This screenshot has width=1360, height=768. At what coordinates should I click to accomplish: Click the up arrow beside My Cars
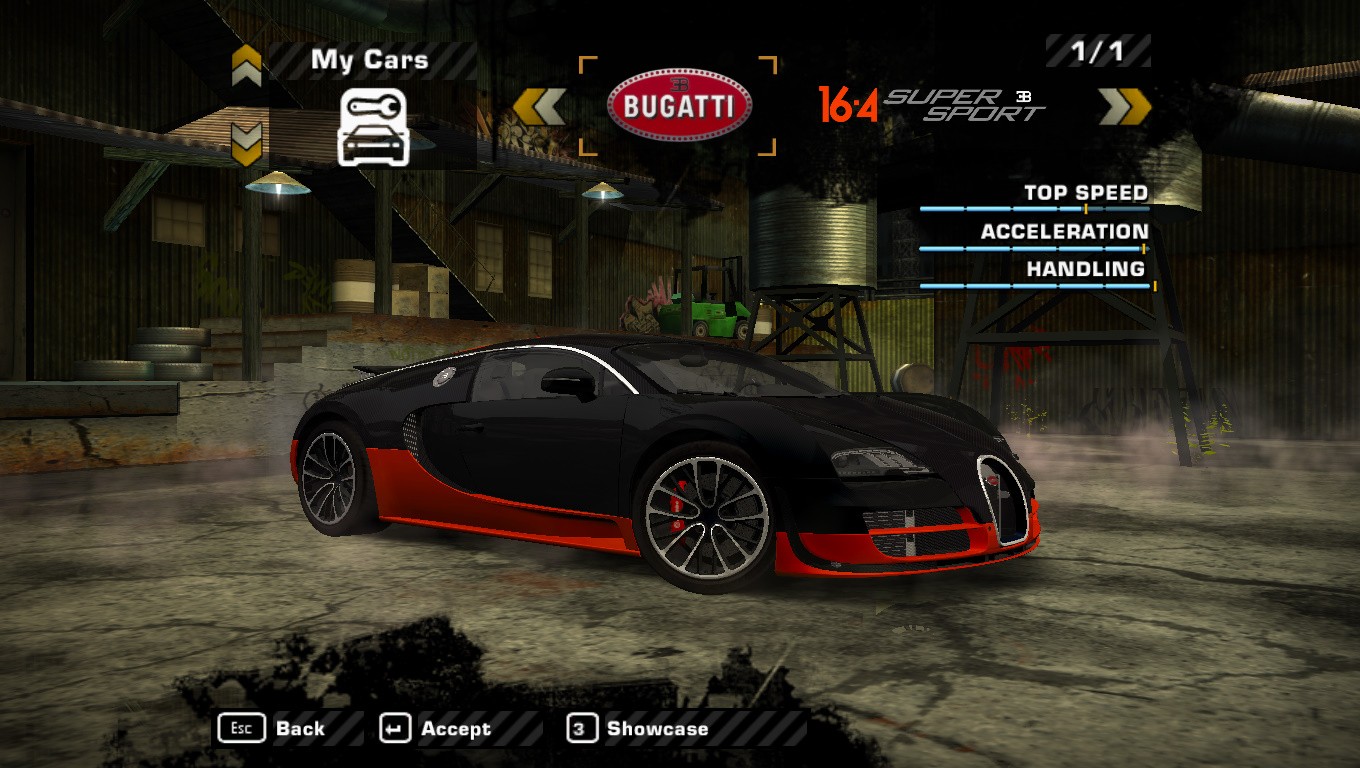pos(247,66)
